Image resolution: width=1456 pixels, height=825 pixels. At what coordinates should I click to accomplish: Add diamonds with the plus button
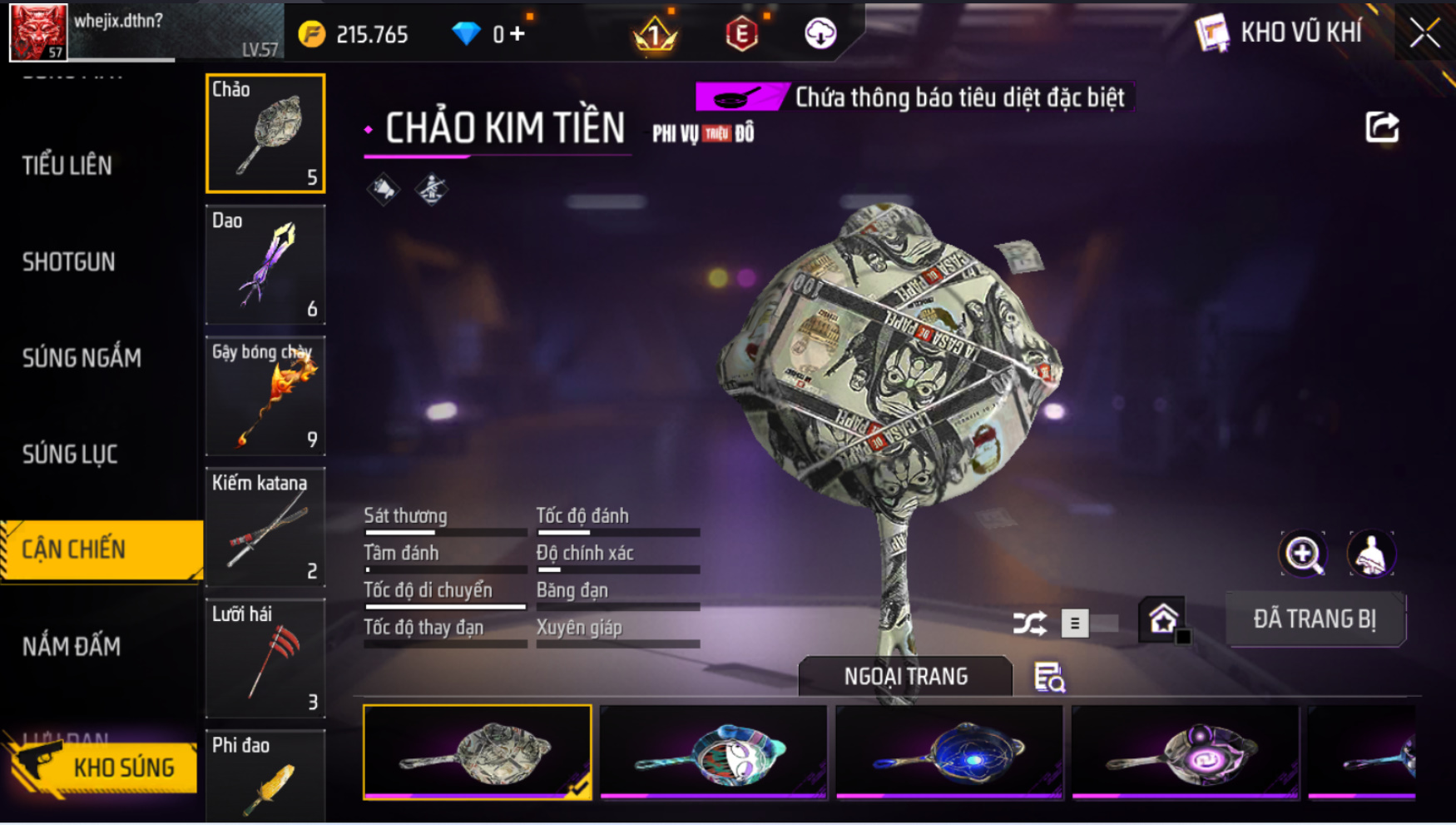click(518, 34)
